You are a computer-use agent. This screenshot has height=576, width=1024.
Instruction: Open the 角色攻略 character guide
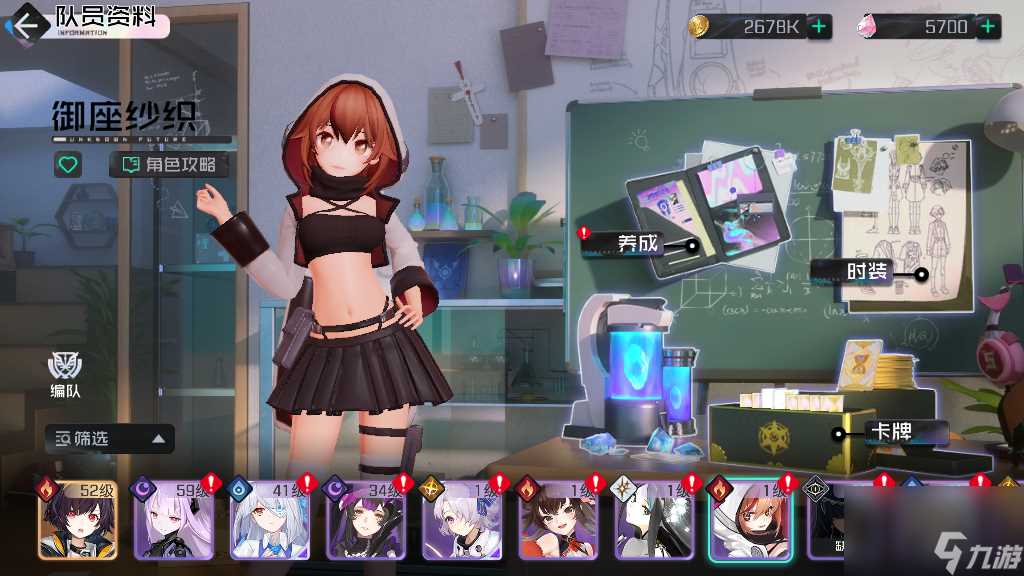(169, 165)
